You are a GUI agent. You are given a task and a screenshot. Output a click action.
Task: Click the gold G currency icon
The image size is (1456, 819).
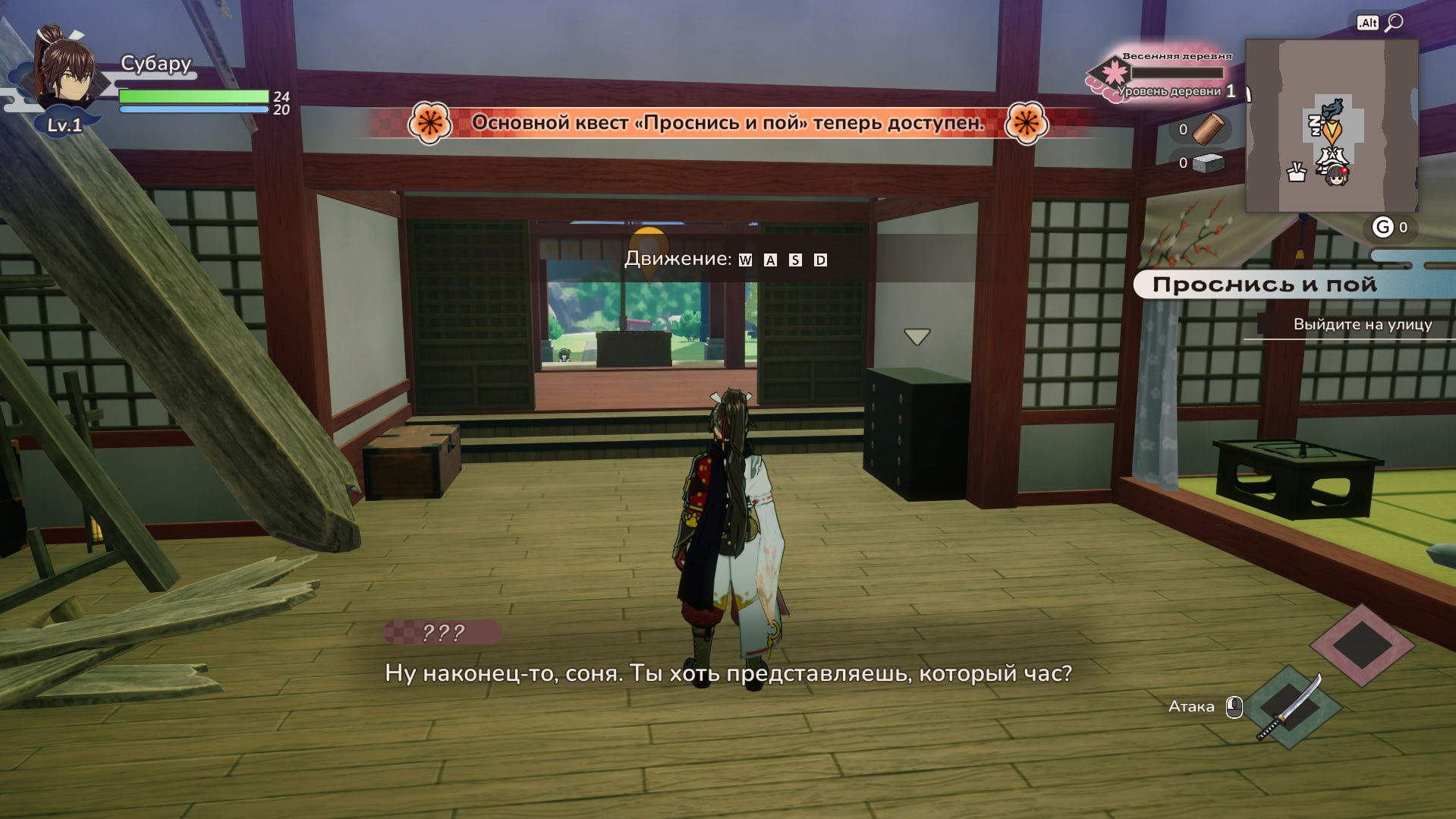pyautogui.click(x=1383, y=227)
